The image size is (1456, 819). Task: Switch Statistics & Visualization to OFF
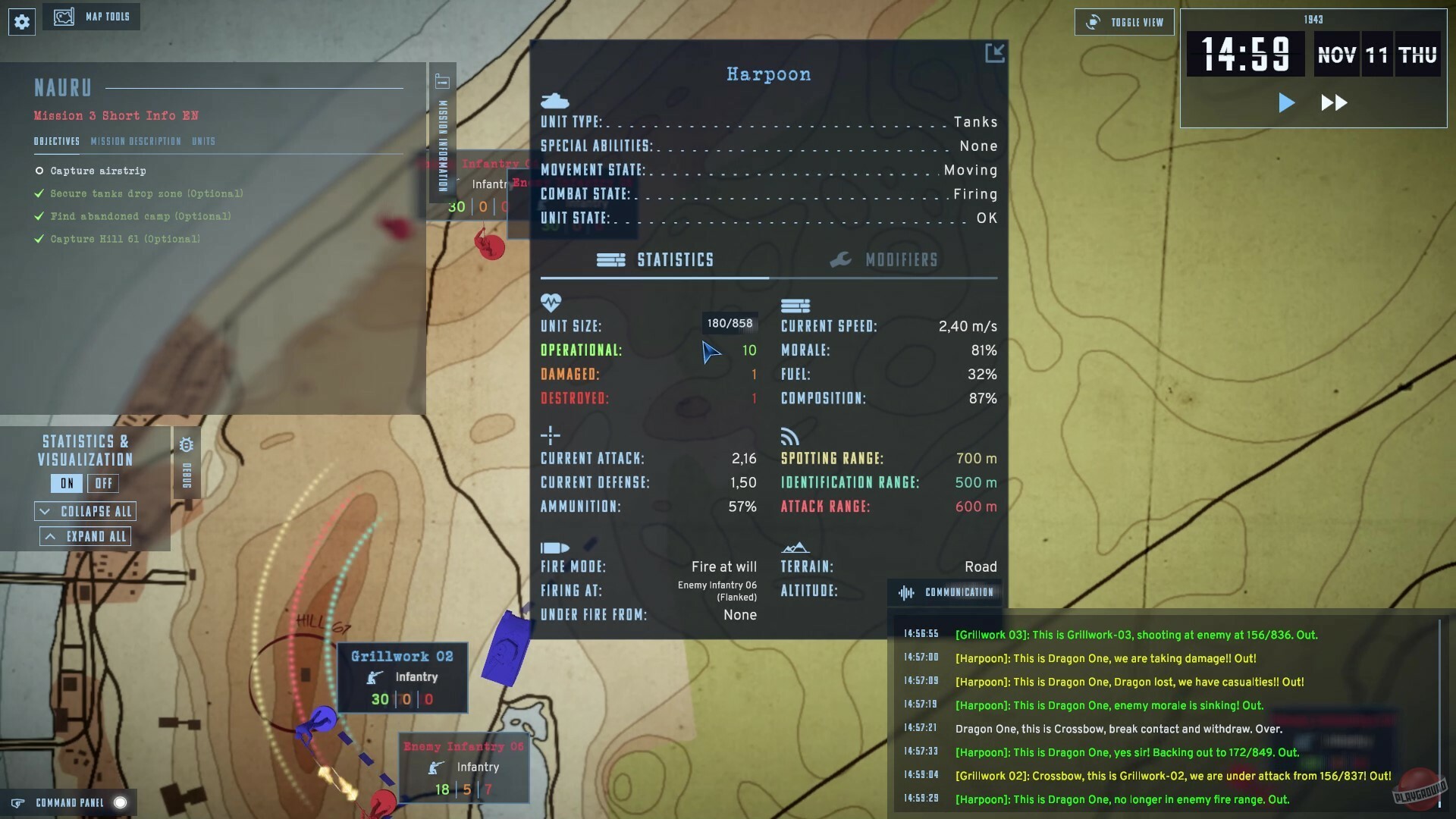pos(103,483)
